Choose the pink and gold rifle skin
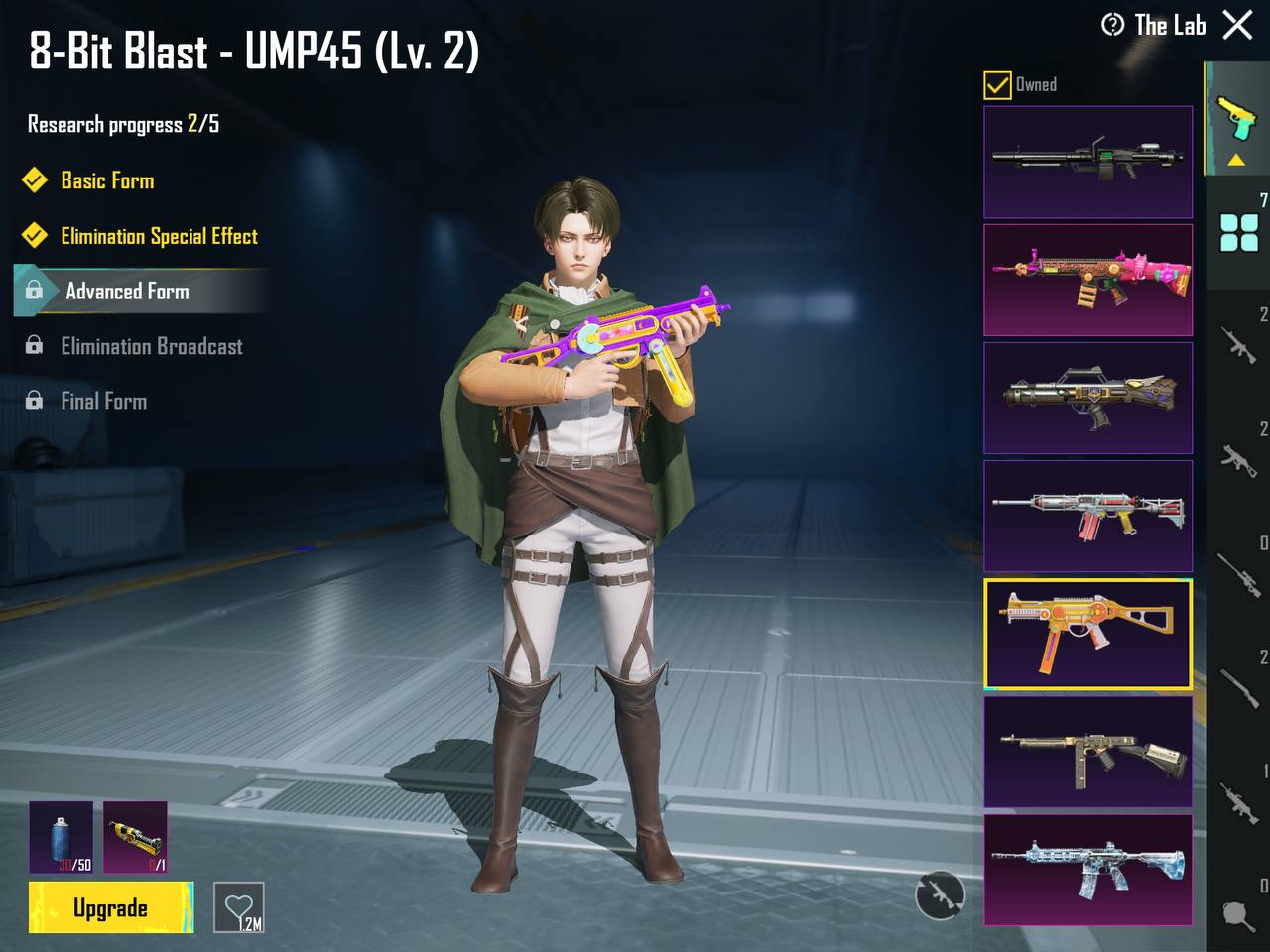 pos(1087,280)
